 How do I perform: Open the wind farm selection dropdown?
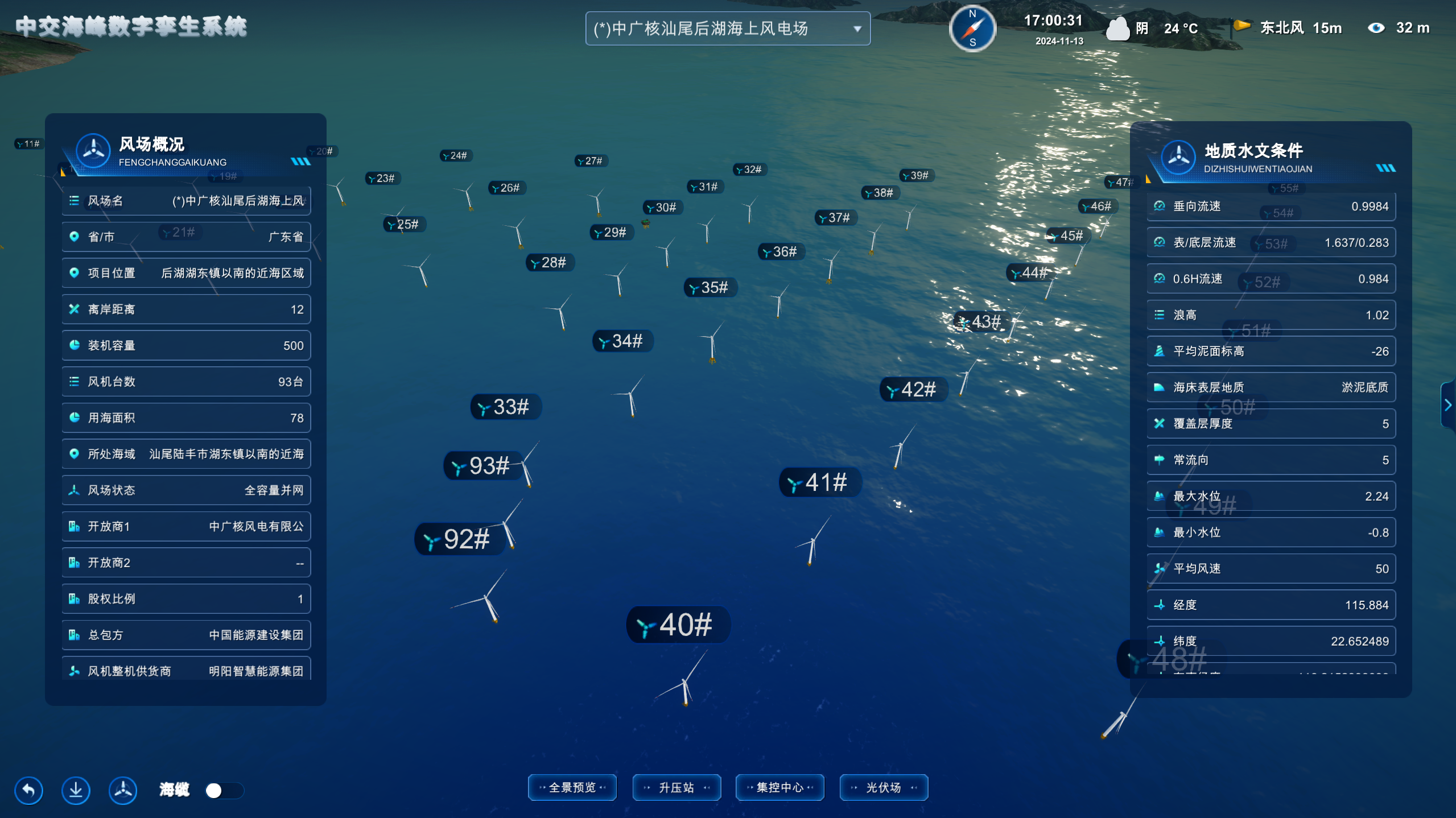click(727, 28)
